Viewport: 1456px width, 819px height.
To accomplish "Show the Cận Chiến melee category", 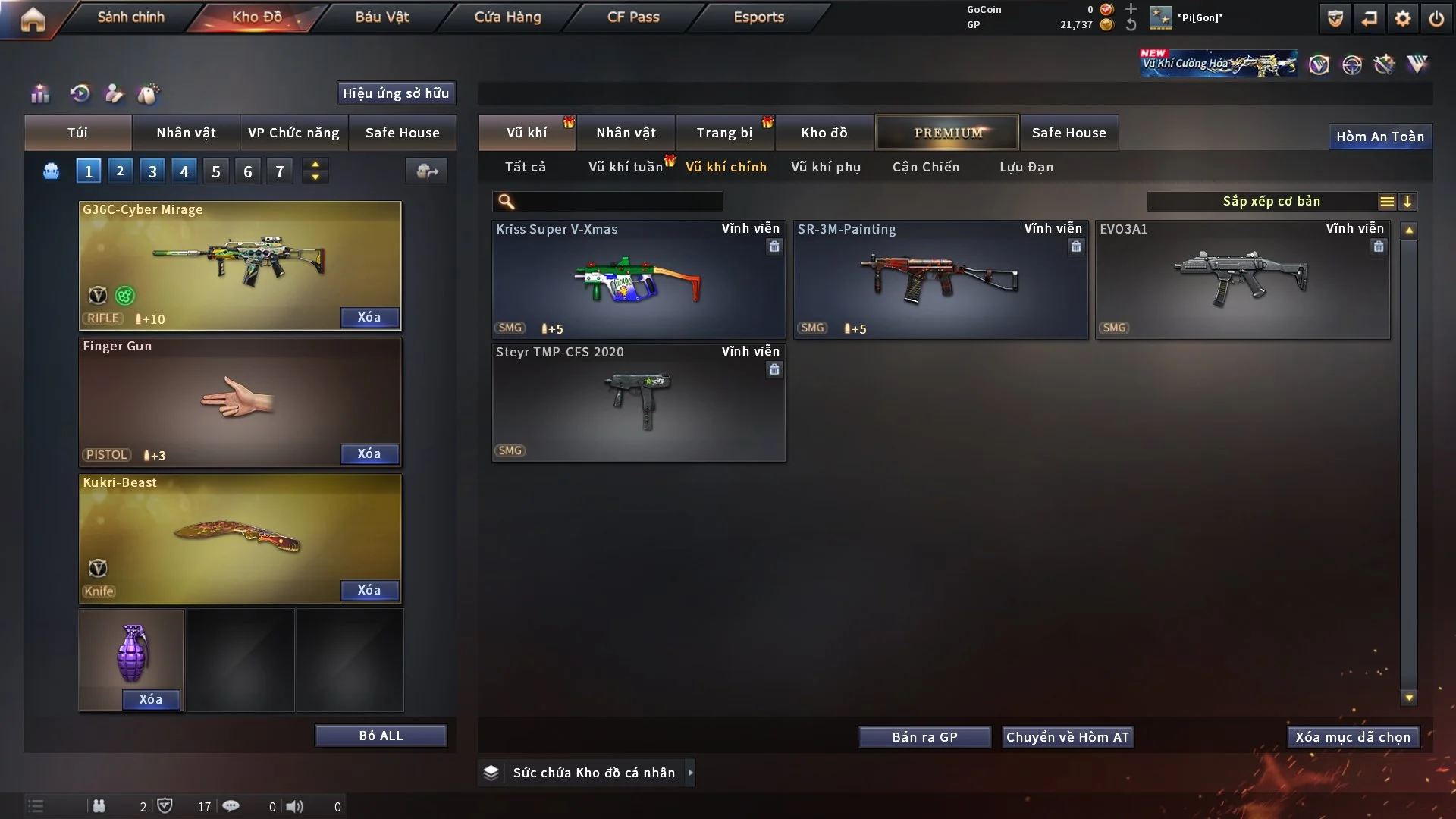I will 926,167.
